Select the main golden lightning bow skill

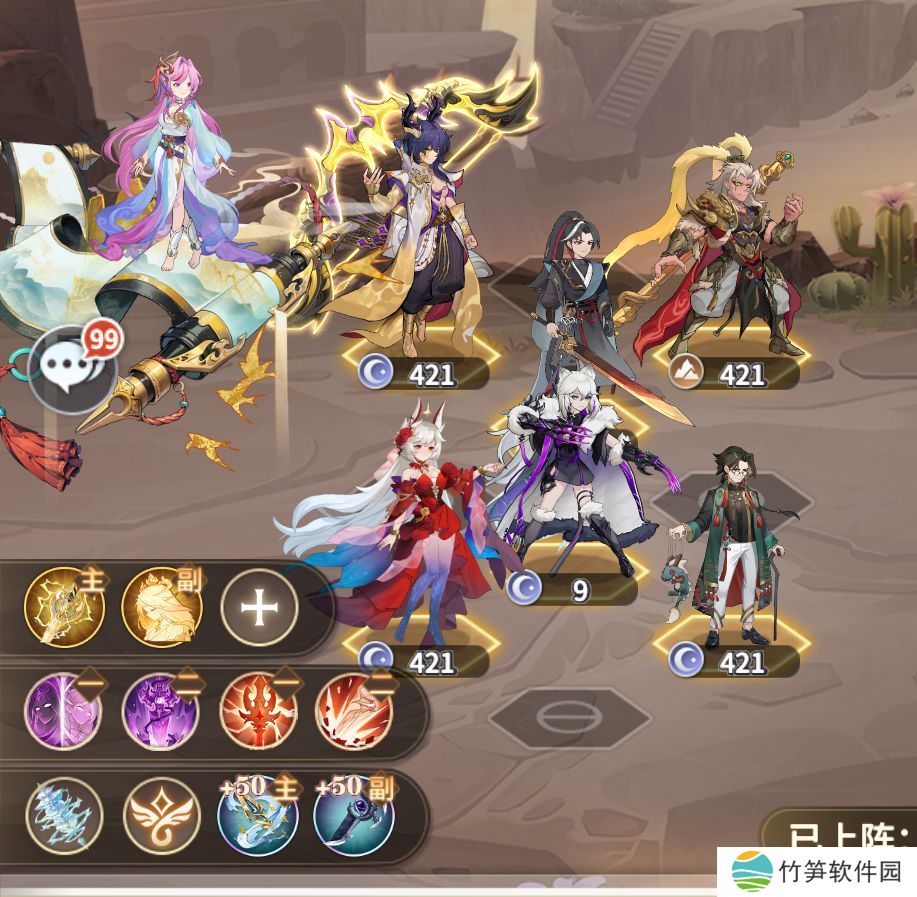(x=64, y=606)
